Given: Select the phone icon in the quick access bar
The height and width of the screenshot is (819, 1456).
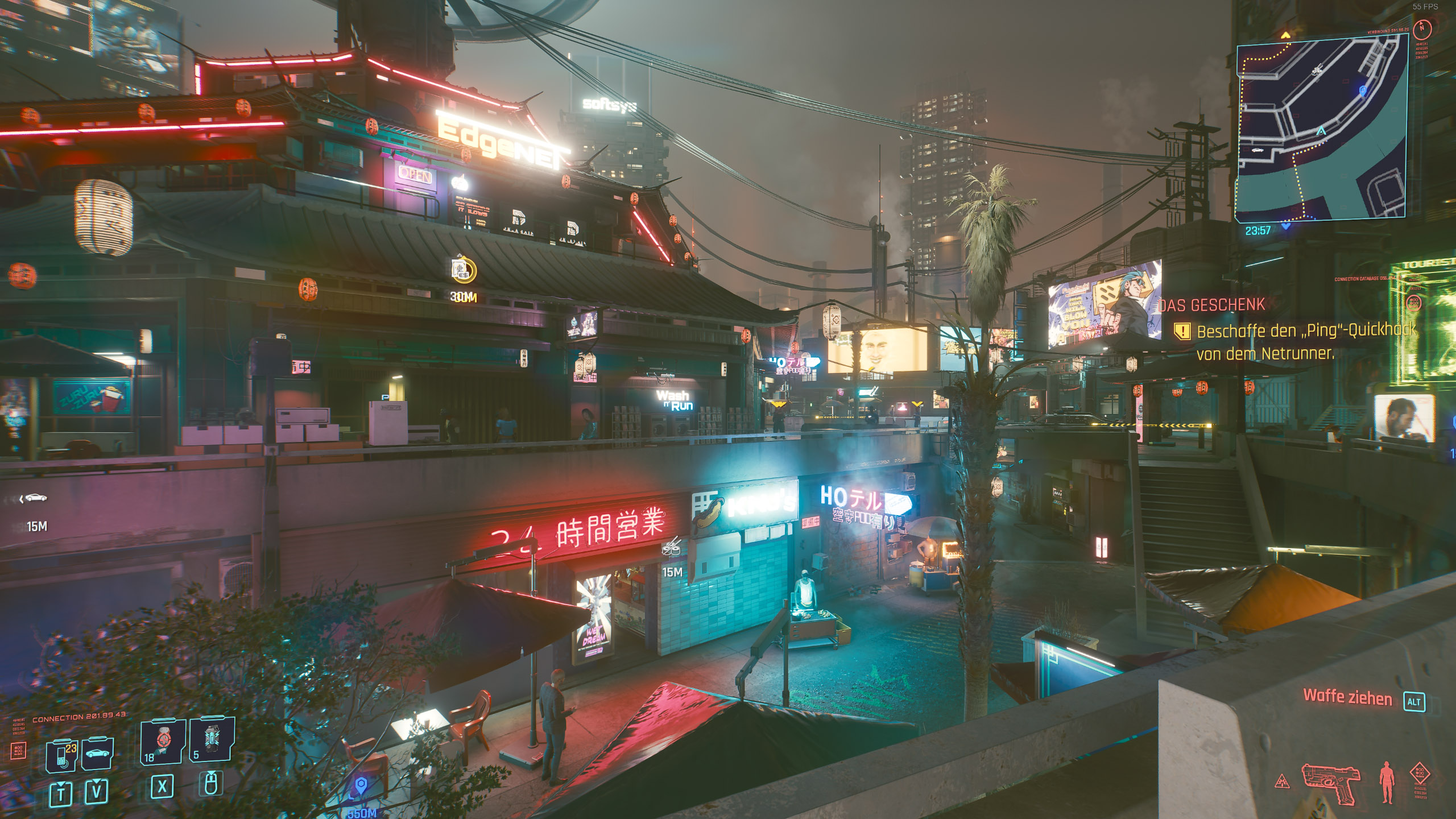Looking at the screenshot, I should pos(61,756).
